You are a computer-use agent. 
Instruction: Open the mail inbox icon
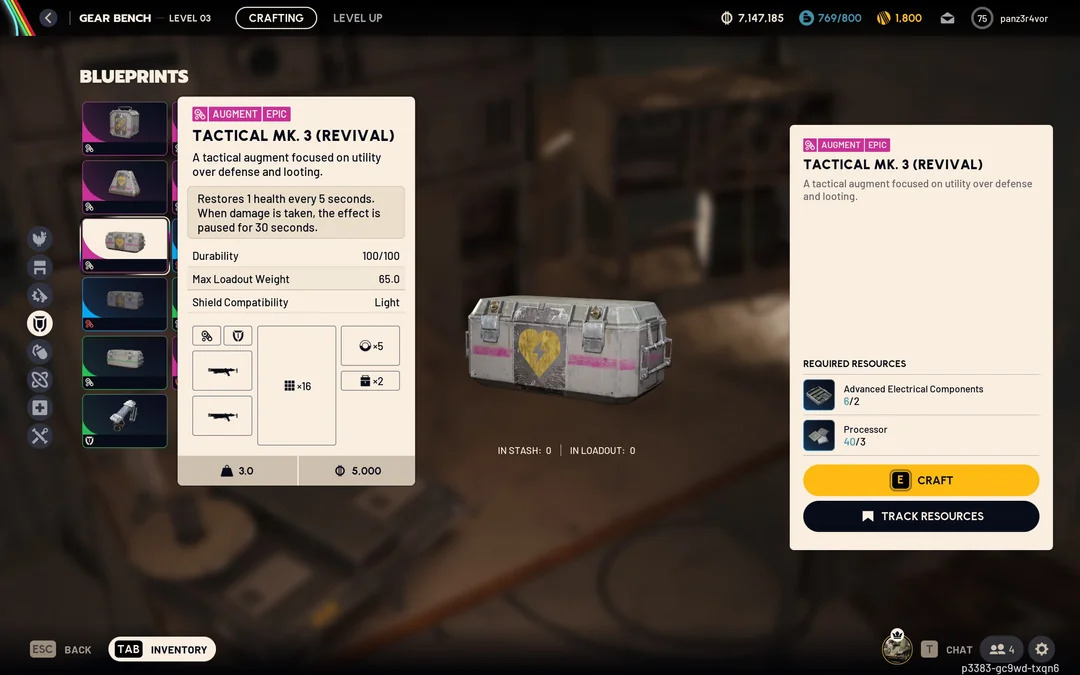[947, 18]
